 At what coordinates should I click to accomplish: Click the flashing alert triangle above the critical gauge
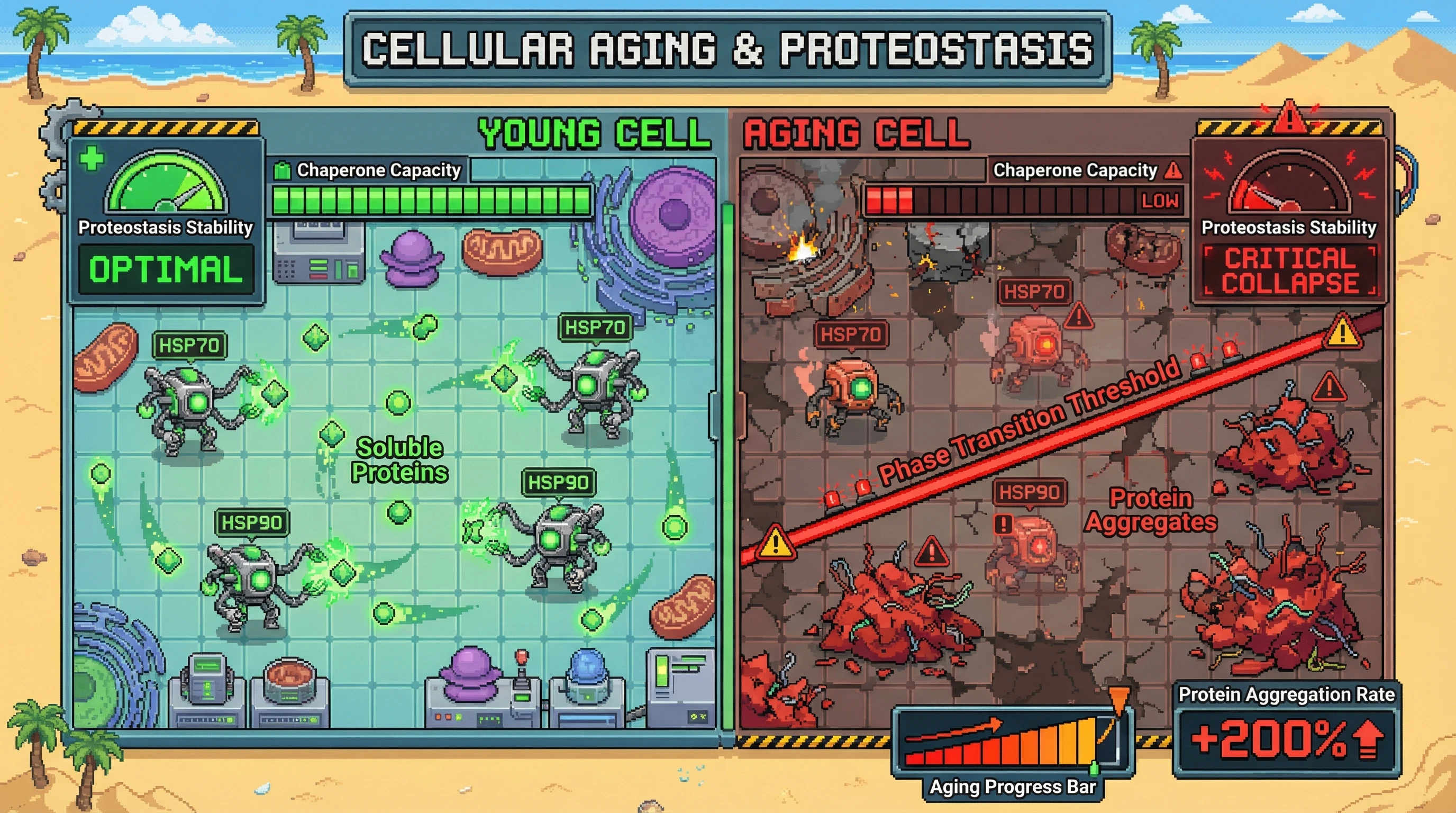click(x=1289, y=118)
